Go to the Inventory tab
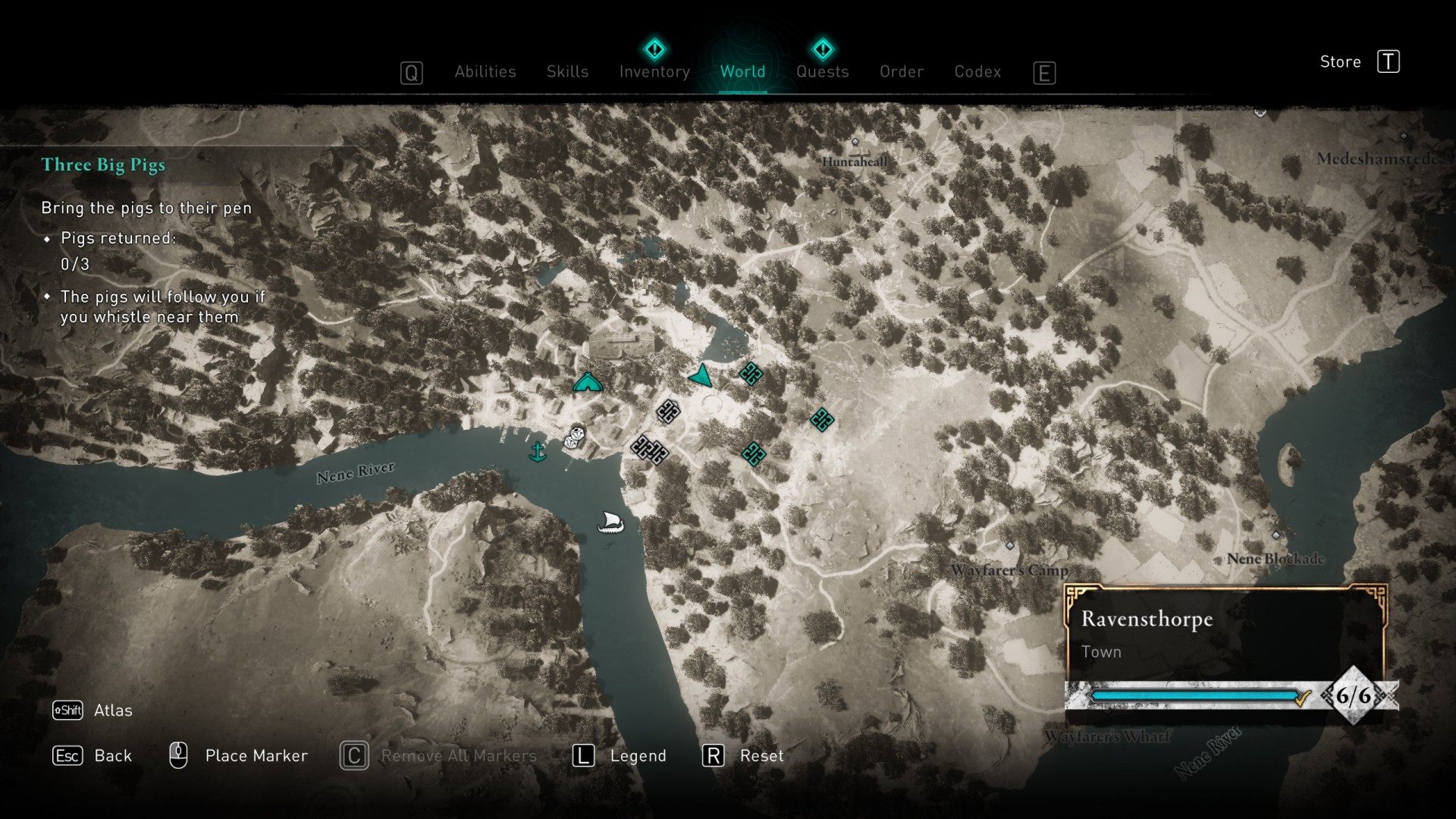The height and width of the screenshot is (819, 1456). click(x=654, y=72)
